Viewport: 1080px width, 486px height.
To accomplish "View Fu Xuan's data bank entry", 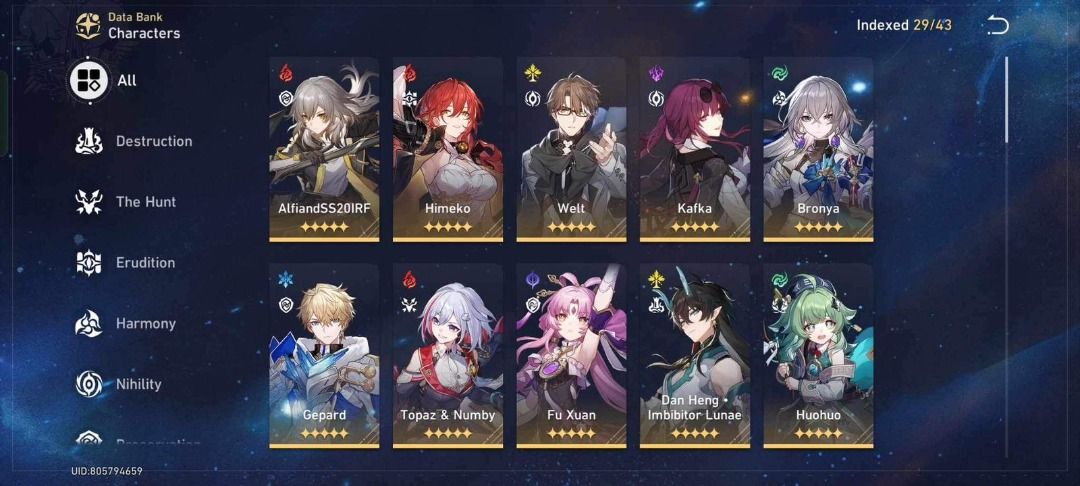I will click(571, 355).
